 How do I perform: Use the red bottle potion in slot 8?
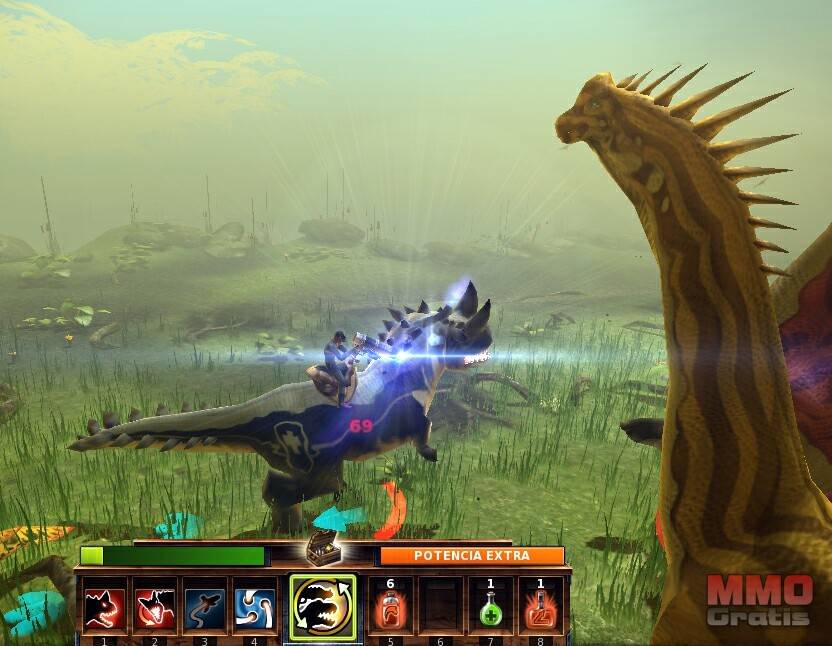pyautogui.click(x=540, y=607)
